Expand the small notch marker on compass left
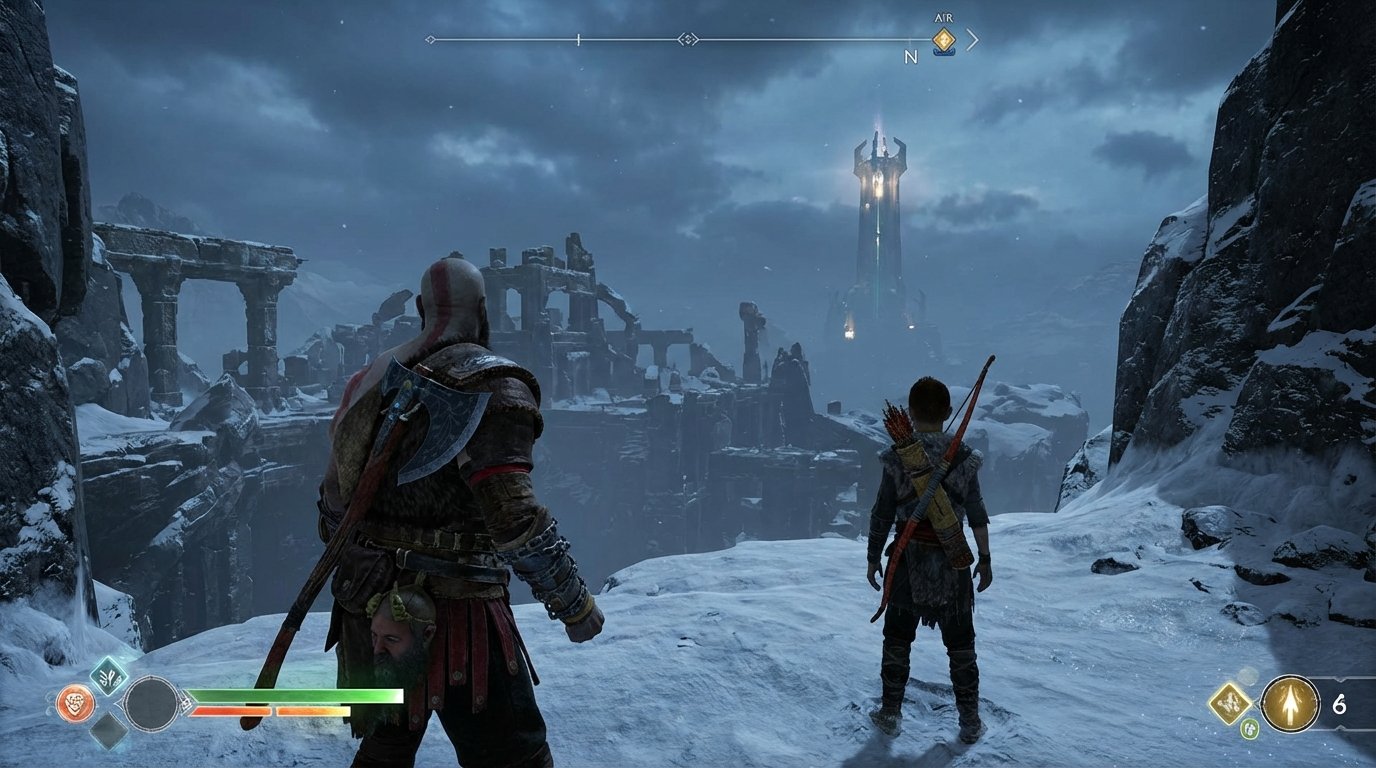This screenshot has width=1376, height=768. (578, 41)
